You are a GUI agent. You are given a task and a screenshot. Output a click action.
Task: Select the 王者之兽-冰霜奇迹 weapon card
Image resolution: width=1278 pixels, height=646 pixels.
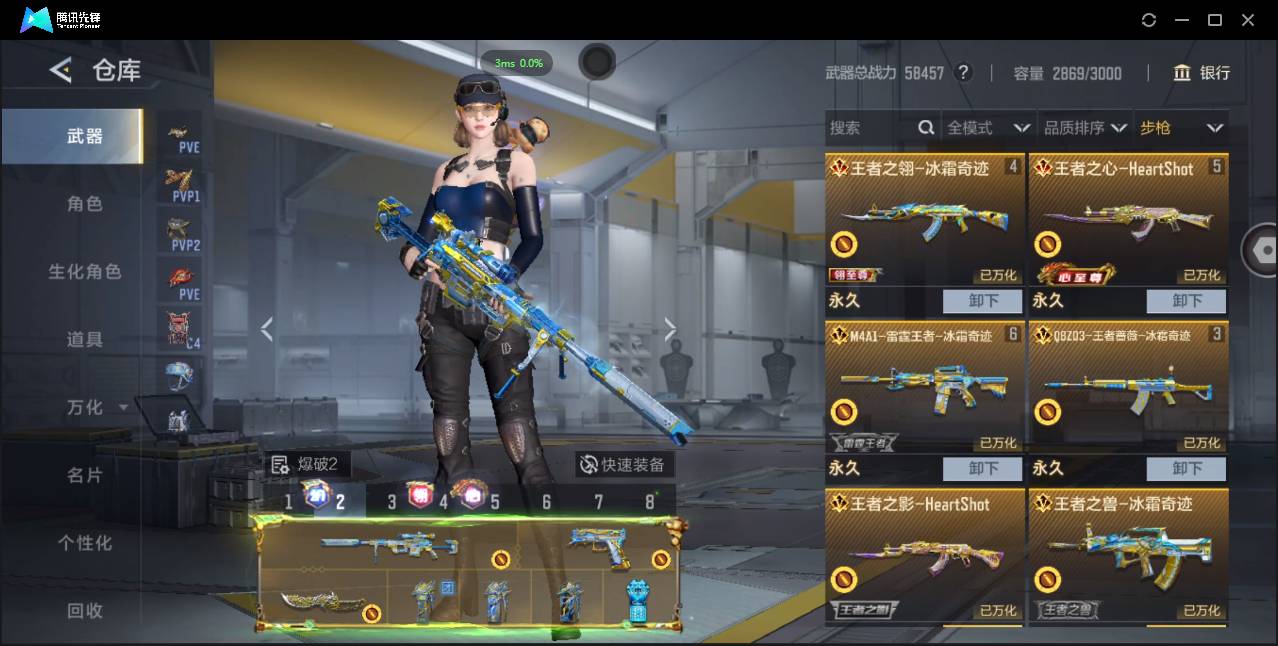(x=1128, y=555)
